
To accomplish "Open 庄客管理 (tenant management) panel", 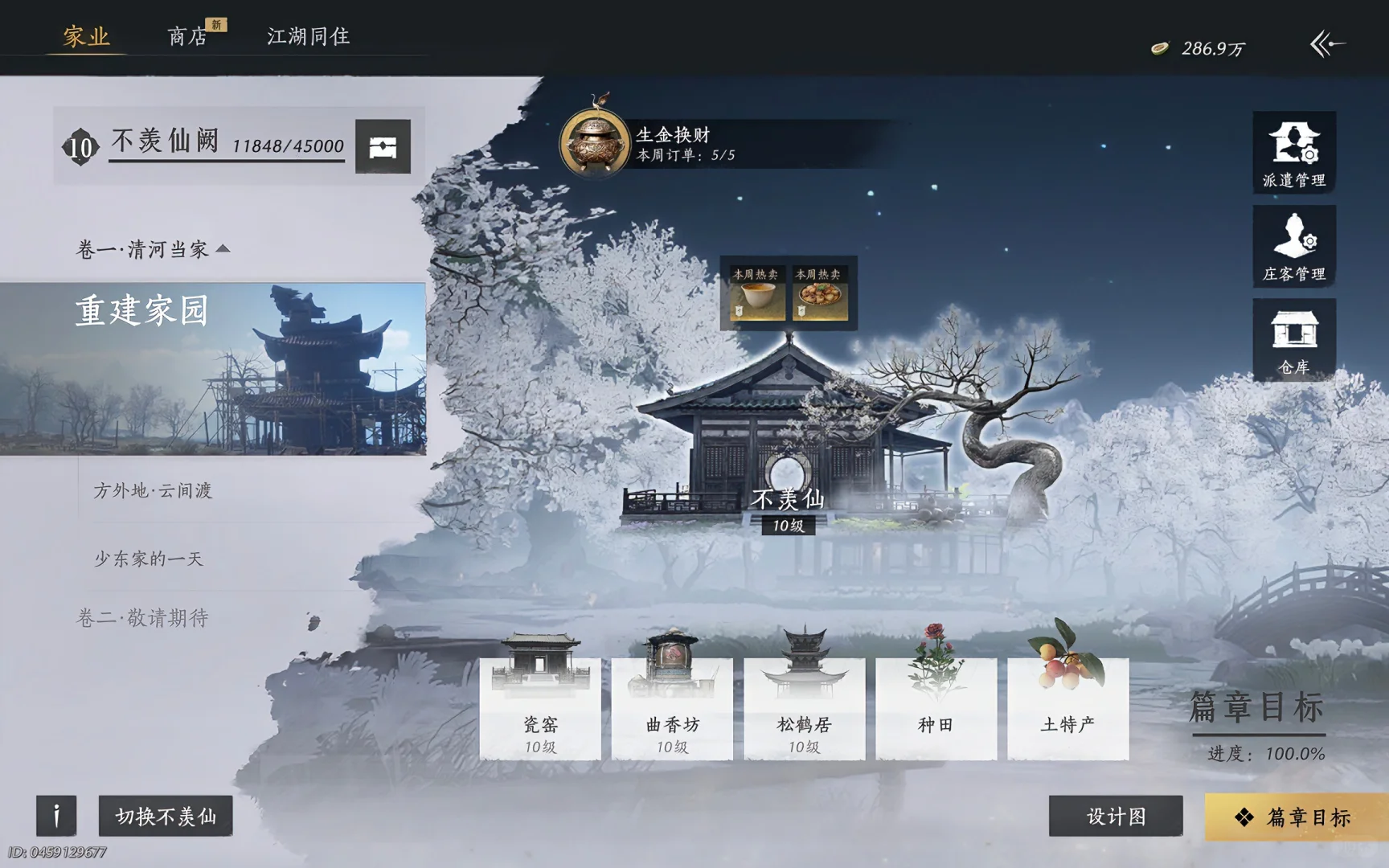I will 1294,247.
